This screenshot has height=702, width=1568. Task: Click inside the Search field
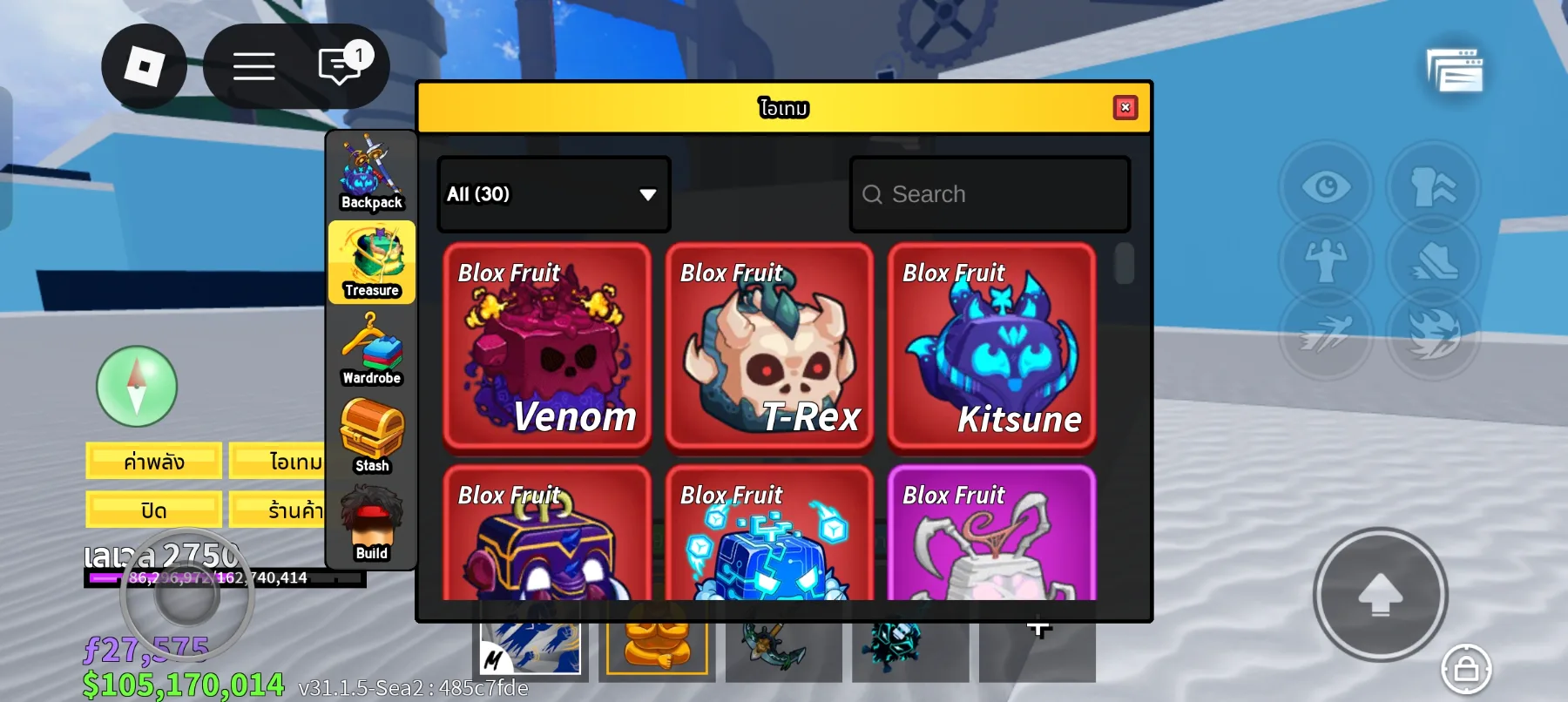[989, 193]
